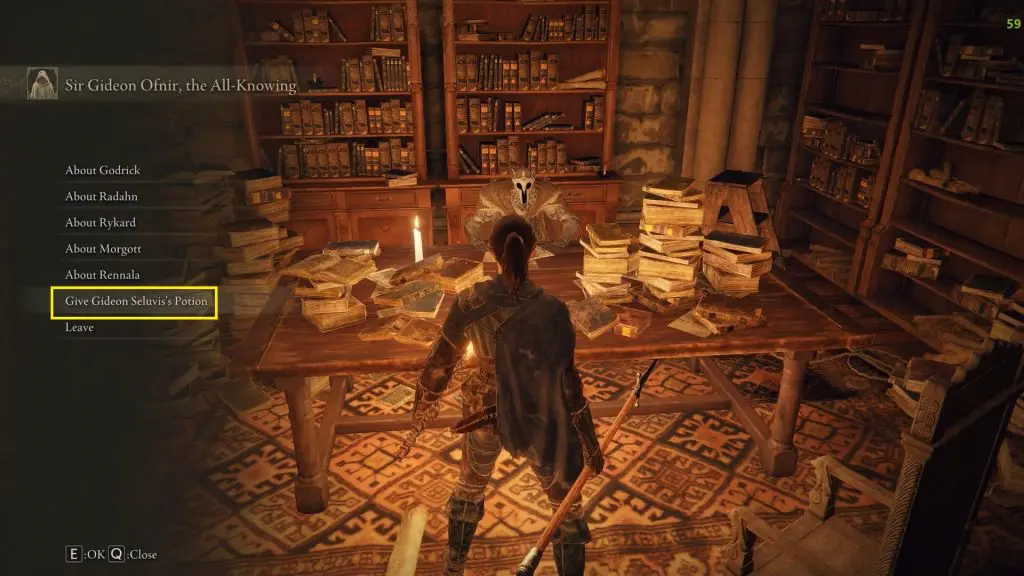The image size is (1024, 576).
Task: Select About Rykard in the dialogue list
Action: coord(100,222)
